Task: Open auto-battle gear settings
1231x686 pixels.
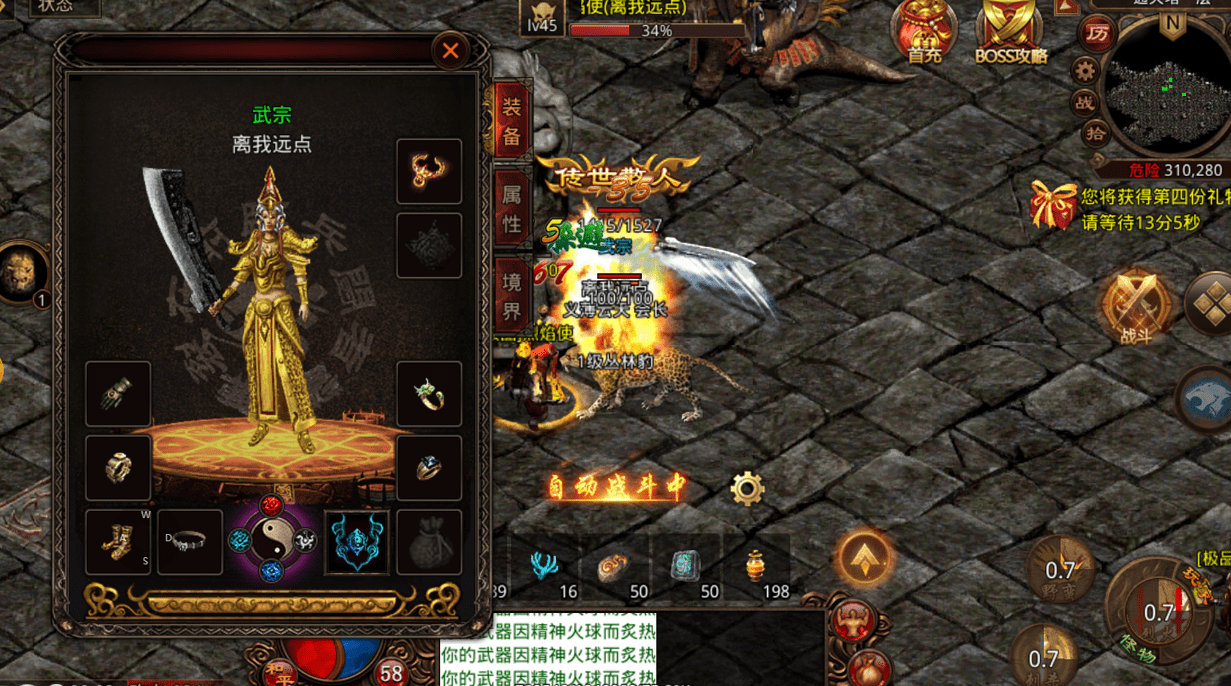Action: (x=747, y=488)
